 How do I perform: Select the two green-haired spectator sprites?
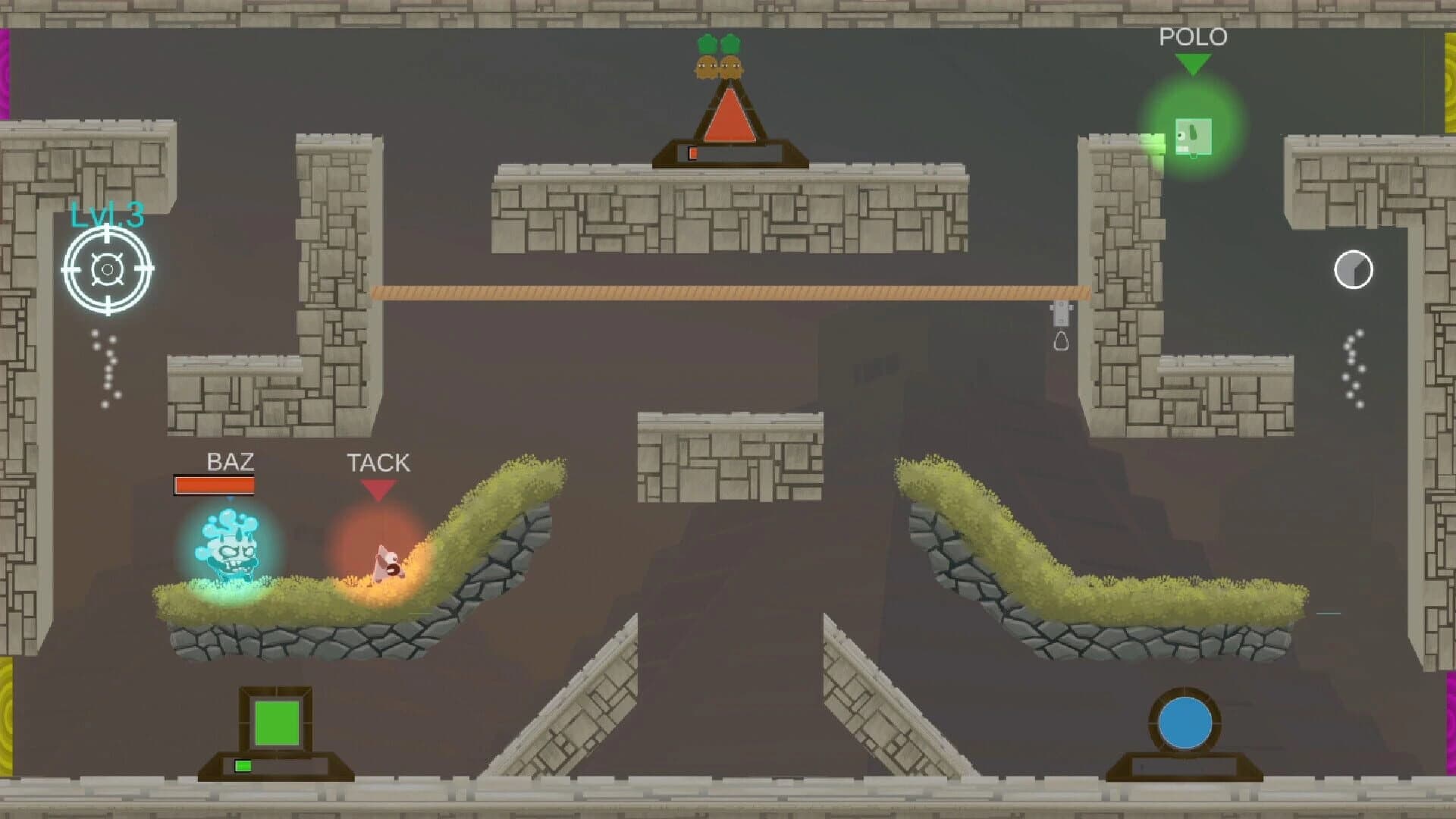[719, 57]
